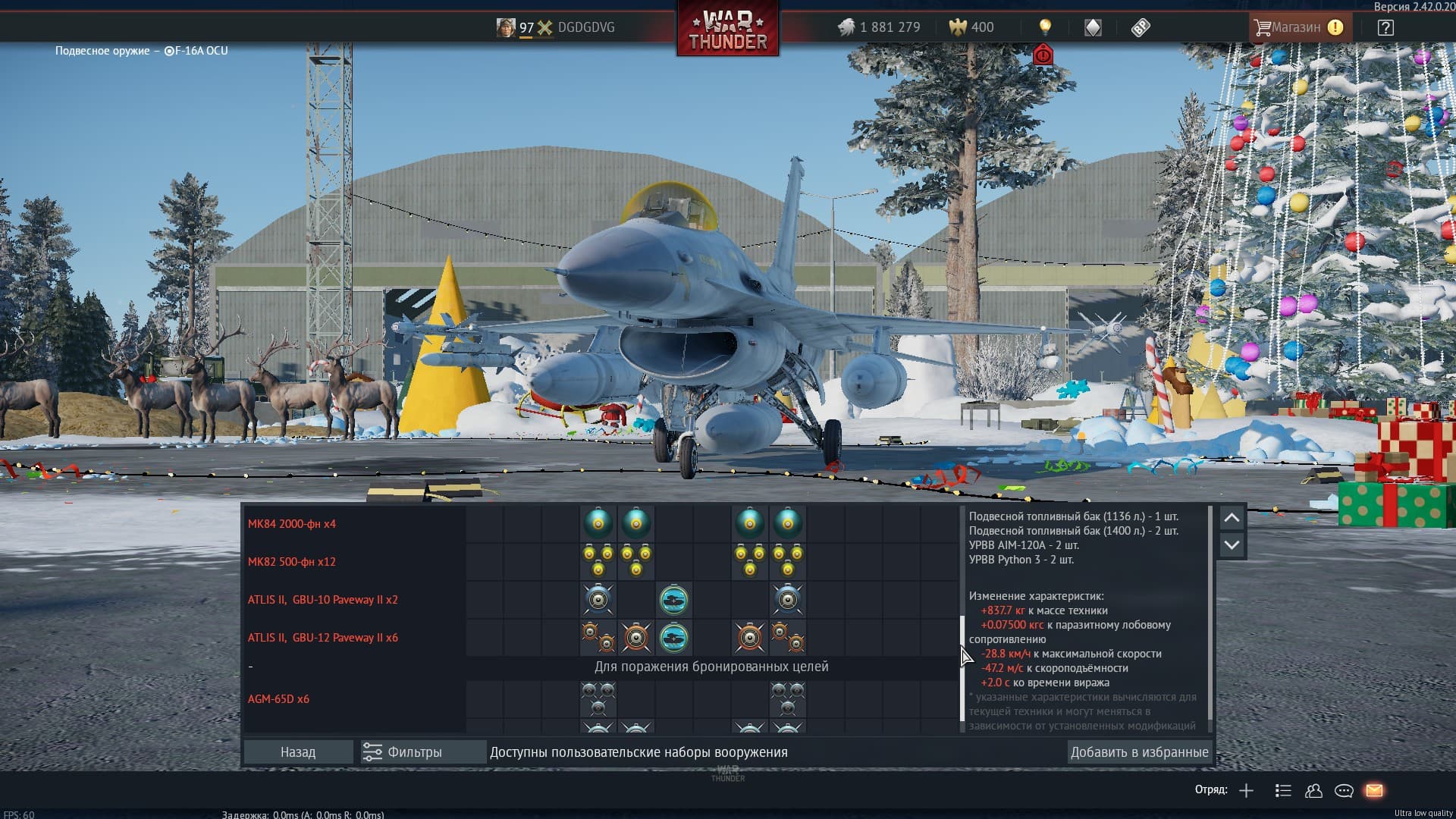This screenshot has width=1456, height=819.
Task: Open the mail envelope icon
Action: tap(1374, 790)
